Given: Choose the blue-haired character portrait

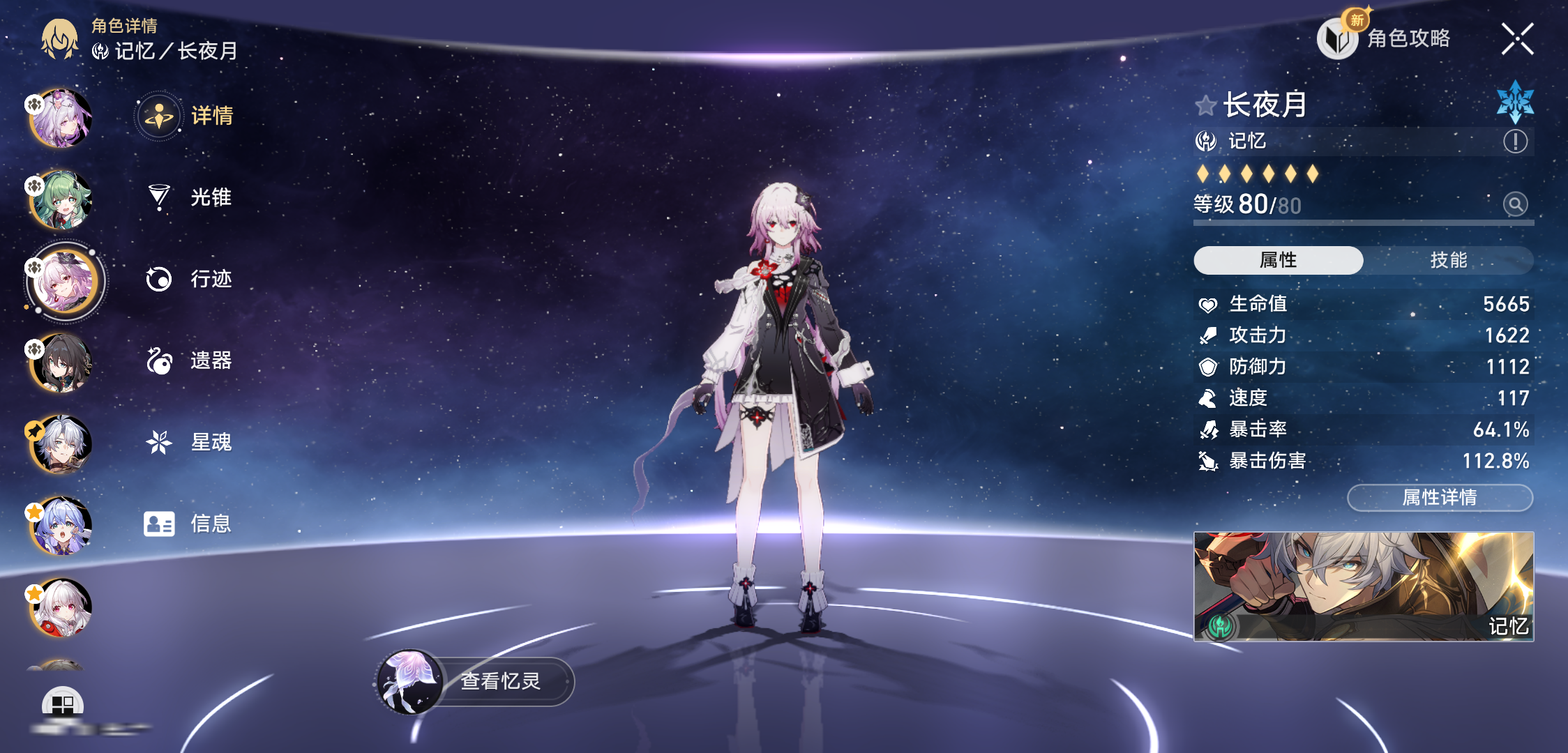Looking at the screenshot, I should click(x=61, y=526).
